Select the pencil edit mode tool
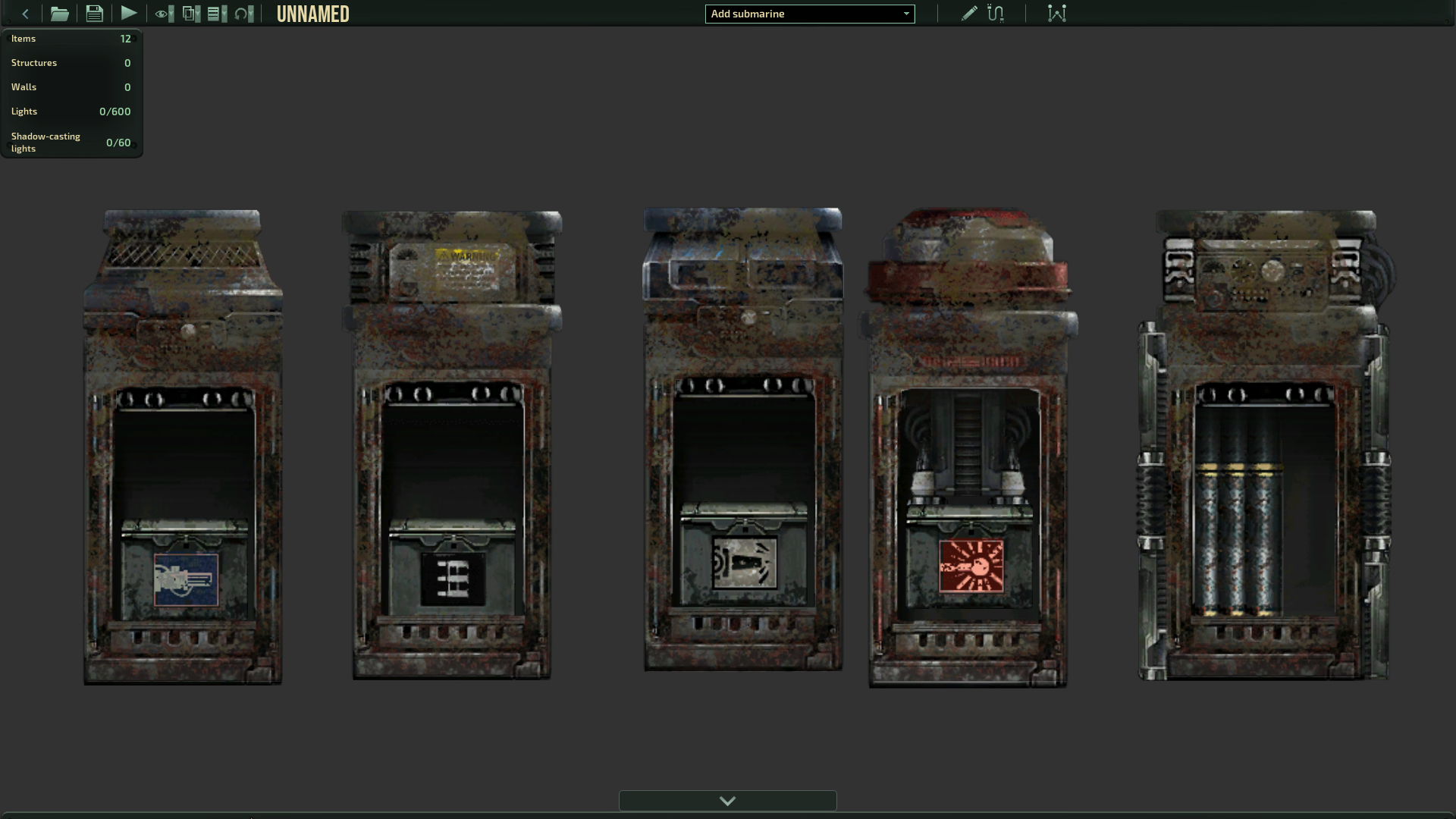Screen dimensions: 1456x819 (x=969, y=13)
